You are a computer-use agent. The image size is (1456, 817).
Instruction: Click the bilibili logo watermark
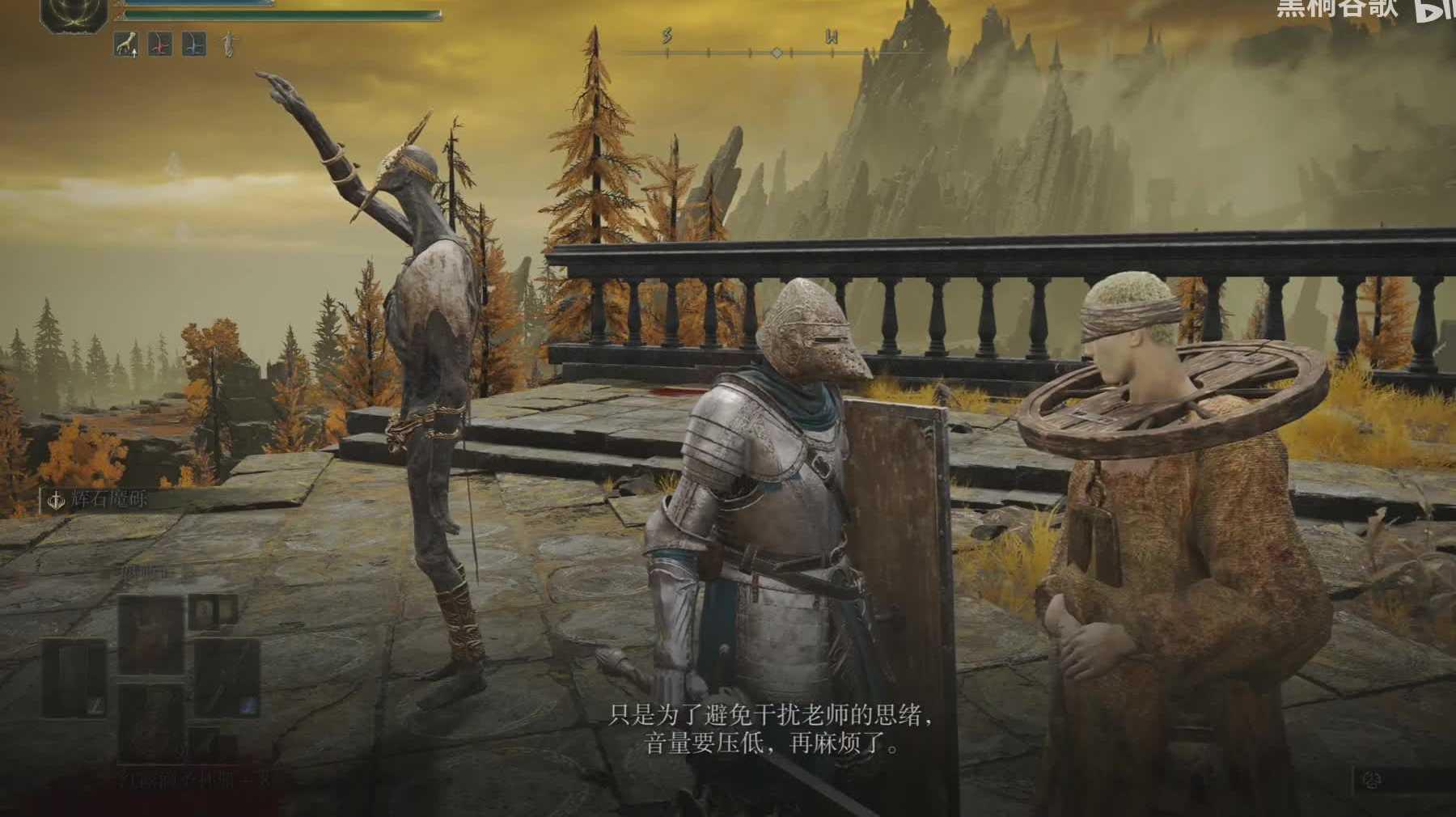pos(1436,10)
